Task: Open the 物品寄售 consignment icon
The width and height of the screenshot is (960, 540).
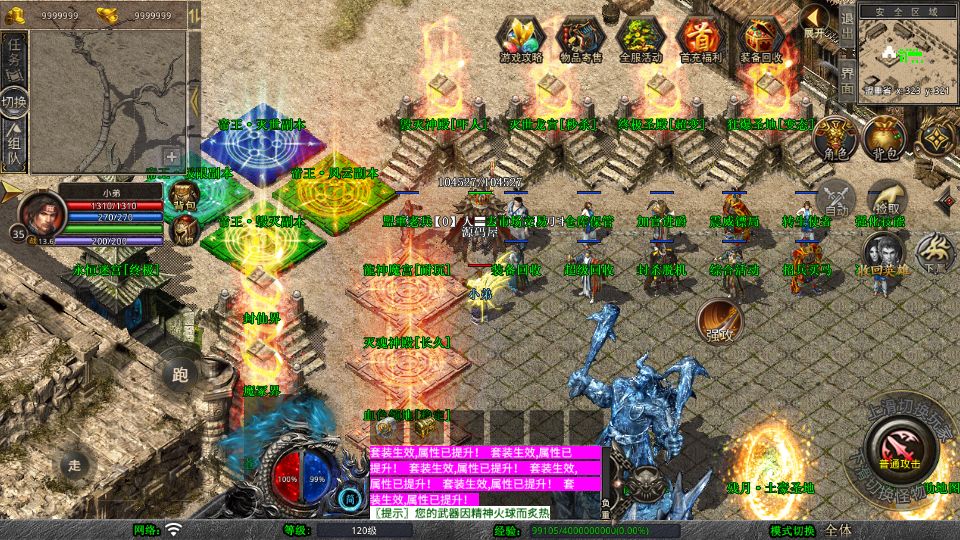Action: pos(581,39)
